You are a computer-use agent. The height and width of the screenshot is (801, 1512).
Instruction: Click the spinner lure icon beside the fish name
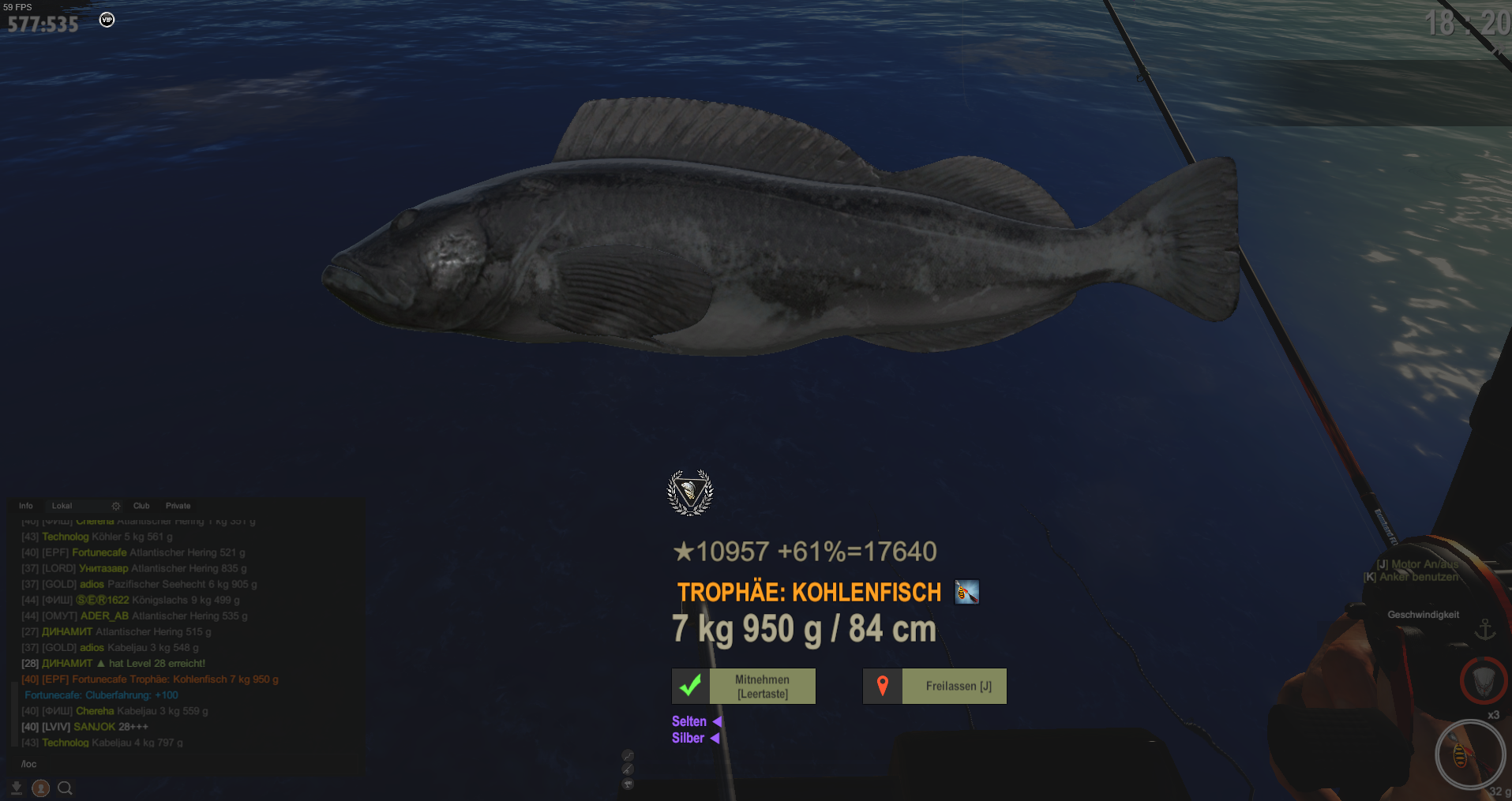coord(966,592)
